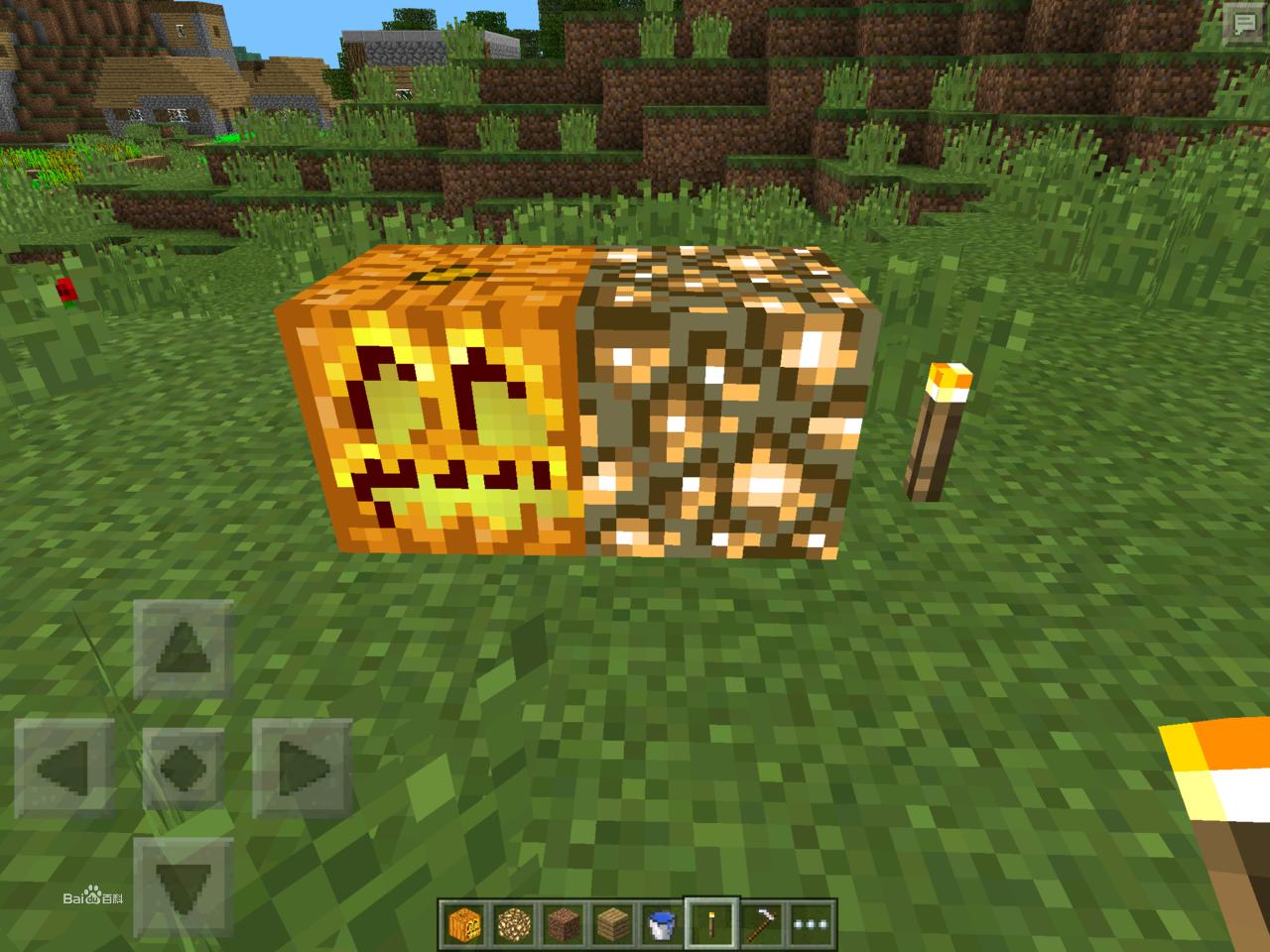The height and width of the screenshot is (952, 1270).
Task: Select the water bucket slot
Action: 662,924
